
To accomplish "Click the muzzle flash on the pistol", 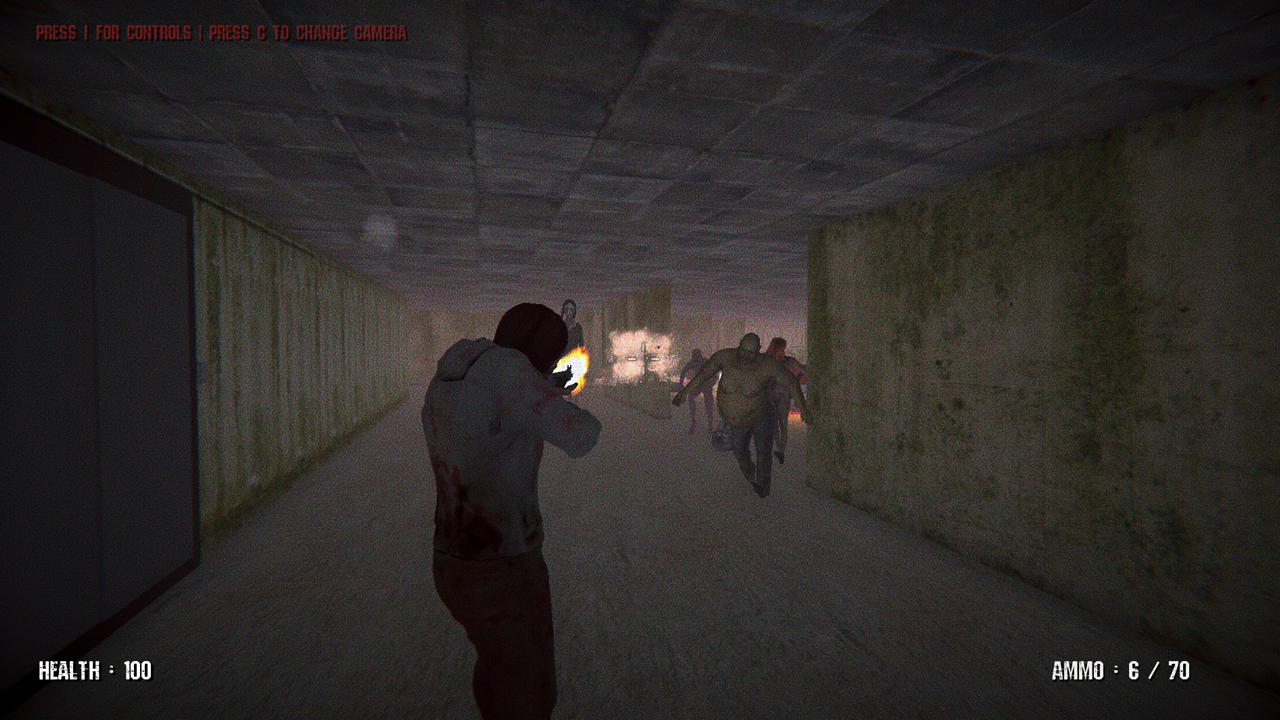I will 573,368.
